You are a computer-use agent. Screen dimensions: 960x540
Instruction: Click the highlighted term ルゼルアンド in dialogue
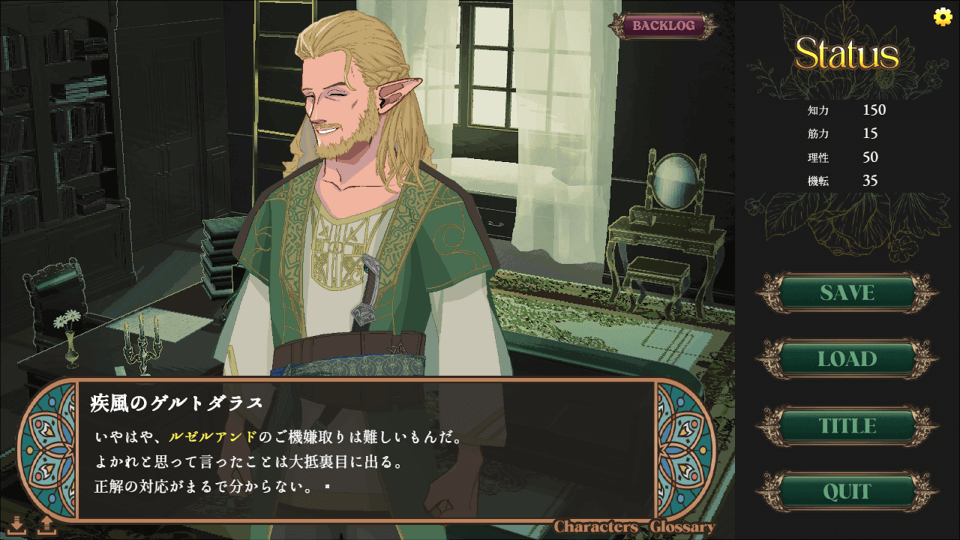pos(213,437)
